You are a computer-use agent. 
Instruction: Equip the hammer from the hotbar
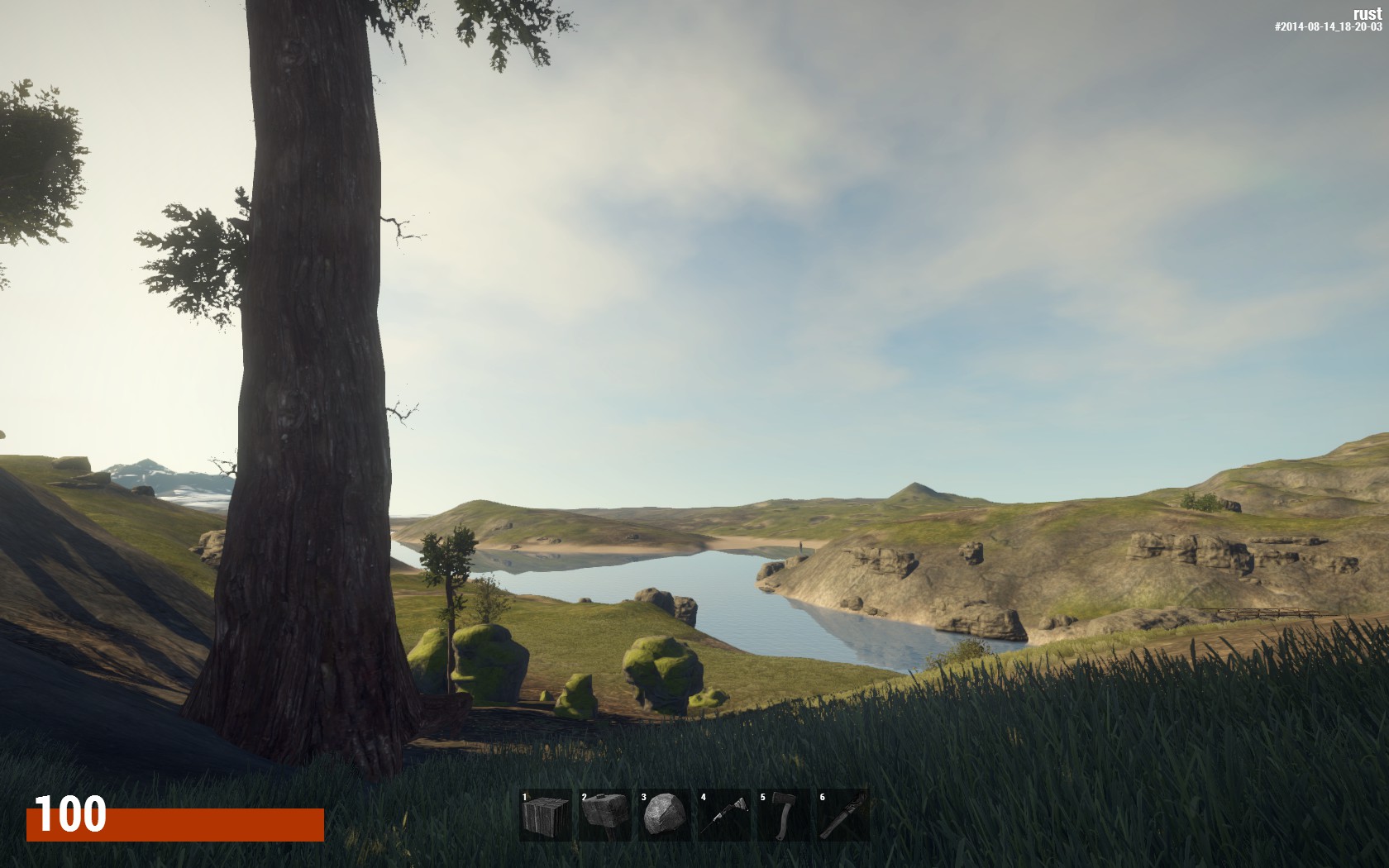point(605,815)
